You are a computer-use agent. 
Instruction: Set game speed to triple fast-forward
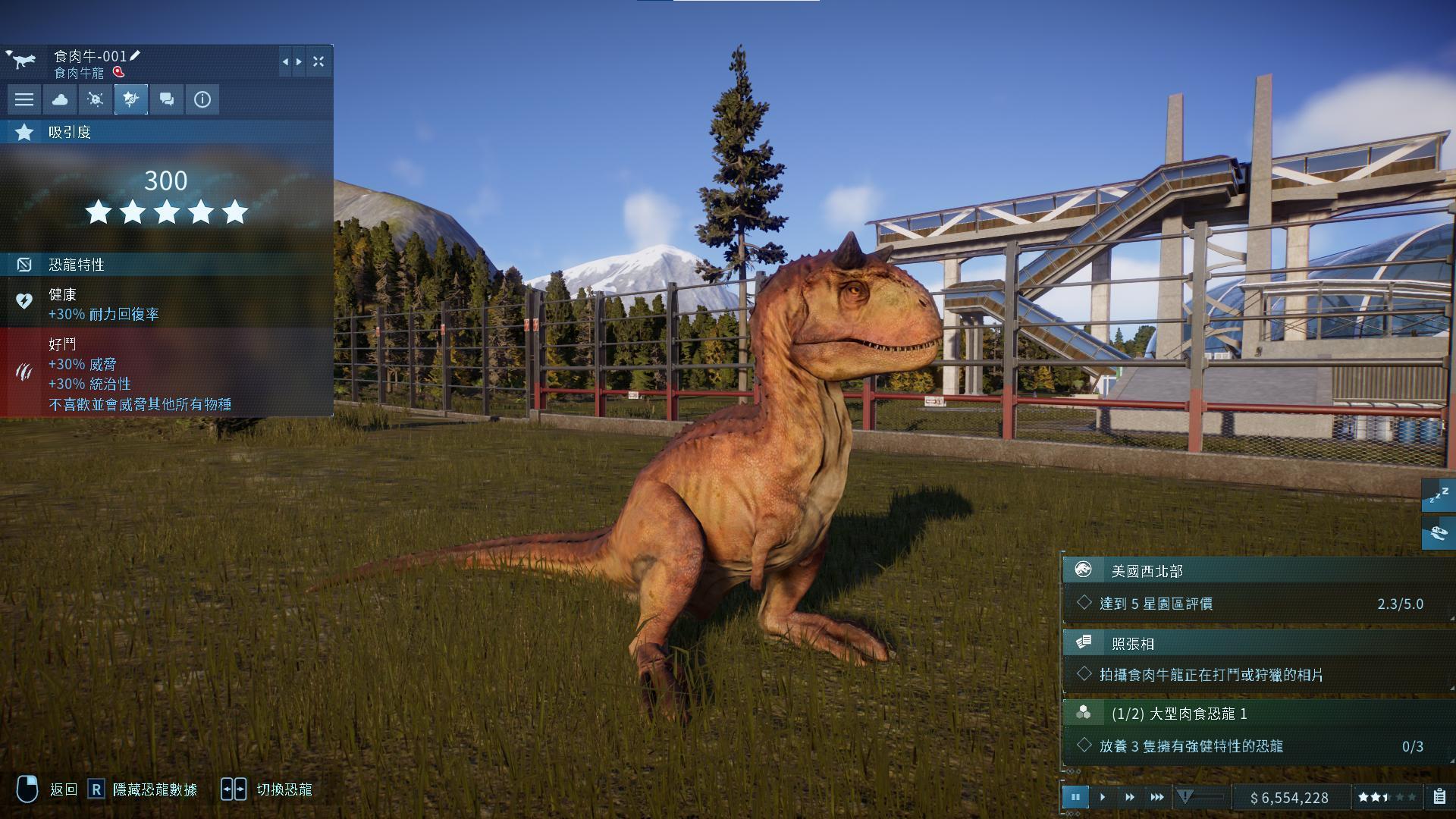point(1157,797)
